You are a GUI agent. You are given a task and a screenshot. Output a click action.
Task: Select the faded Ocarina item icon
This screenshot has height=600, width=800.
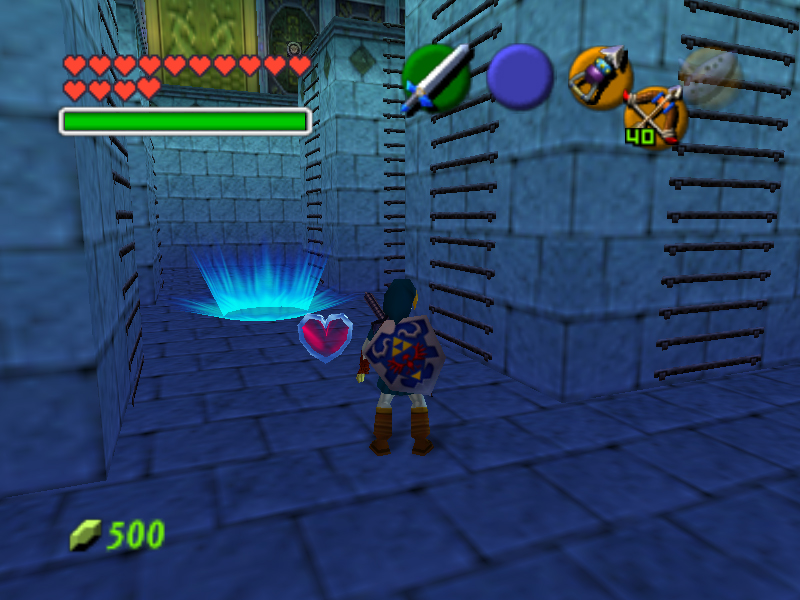click(x=709, y=76)
